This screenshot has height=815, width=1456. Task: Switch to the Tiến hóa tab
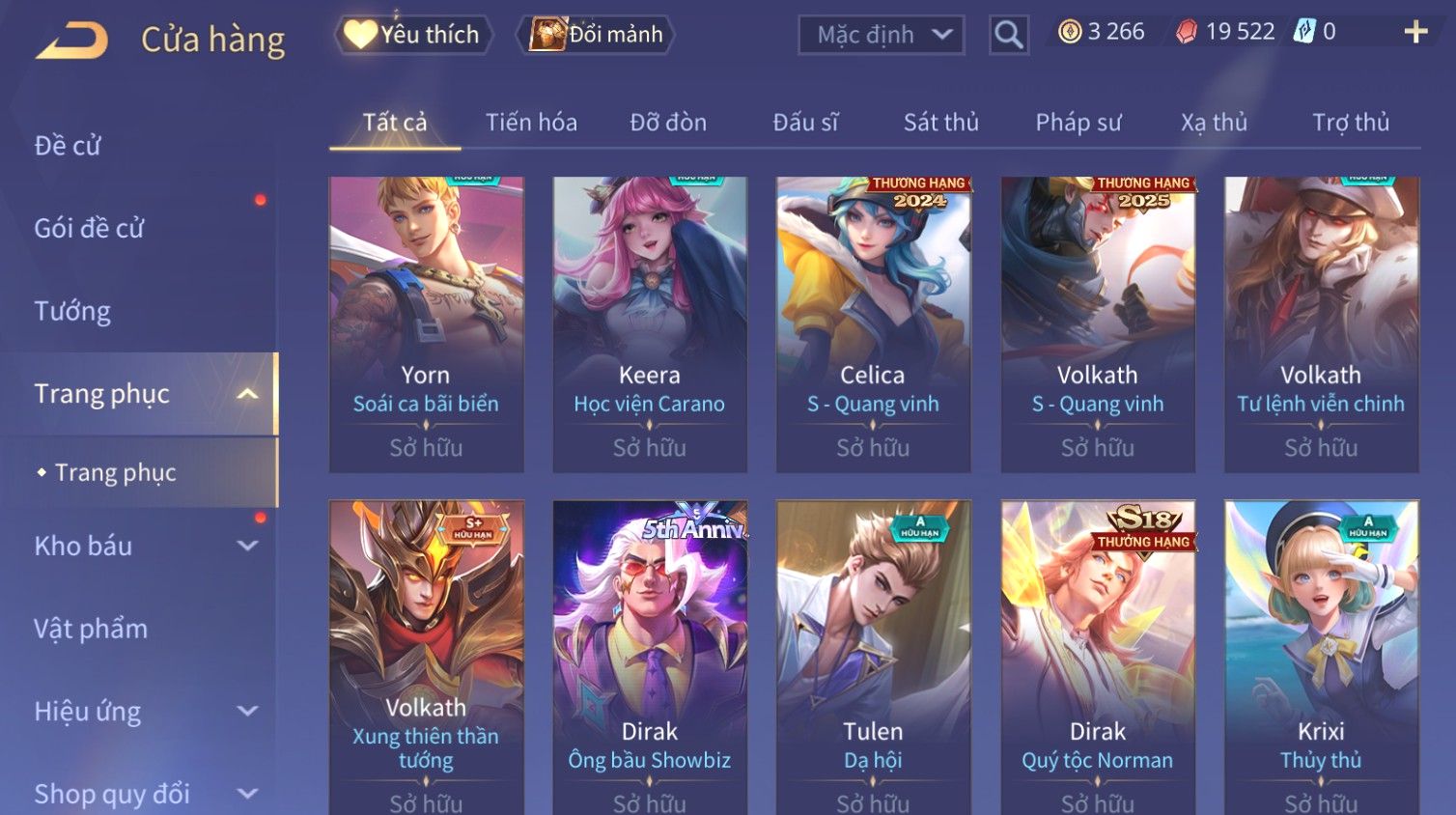click(531, 123)
